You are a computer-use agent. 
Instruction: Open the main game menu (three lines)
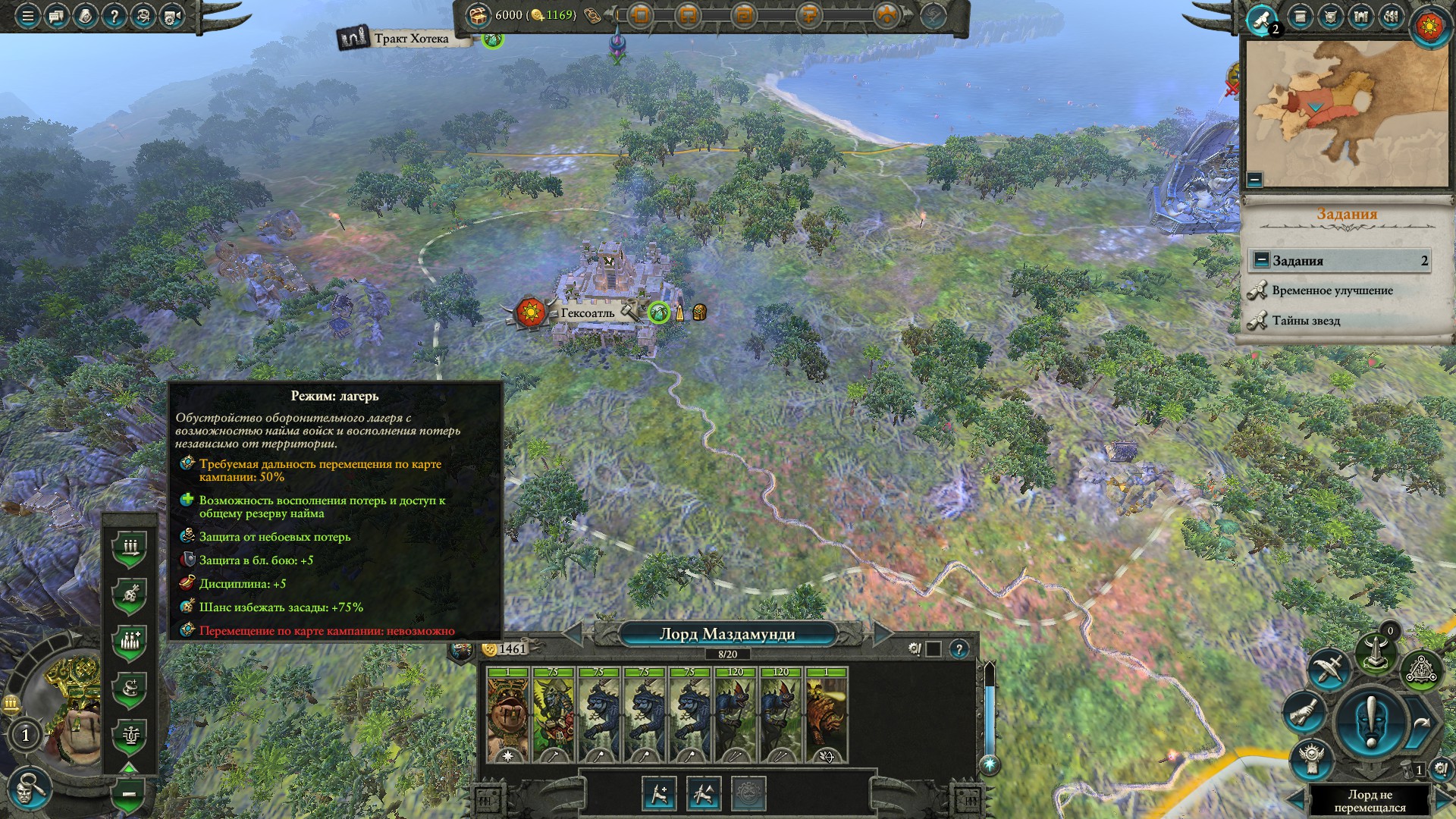(27, 16)
